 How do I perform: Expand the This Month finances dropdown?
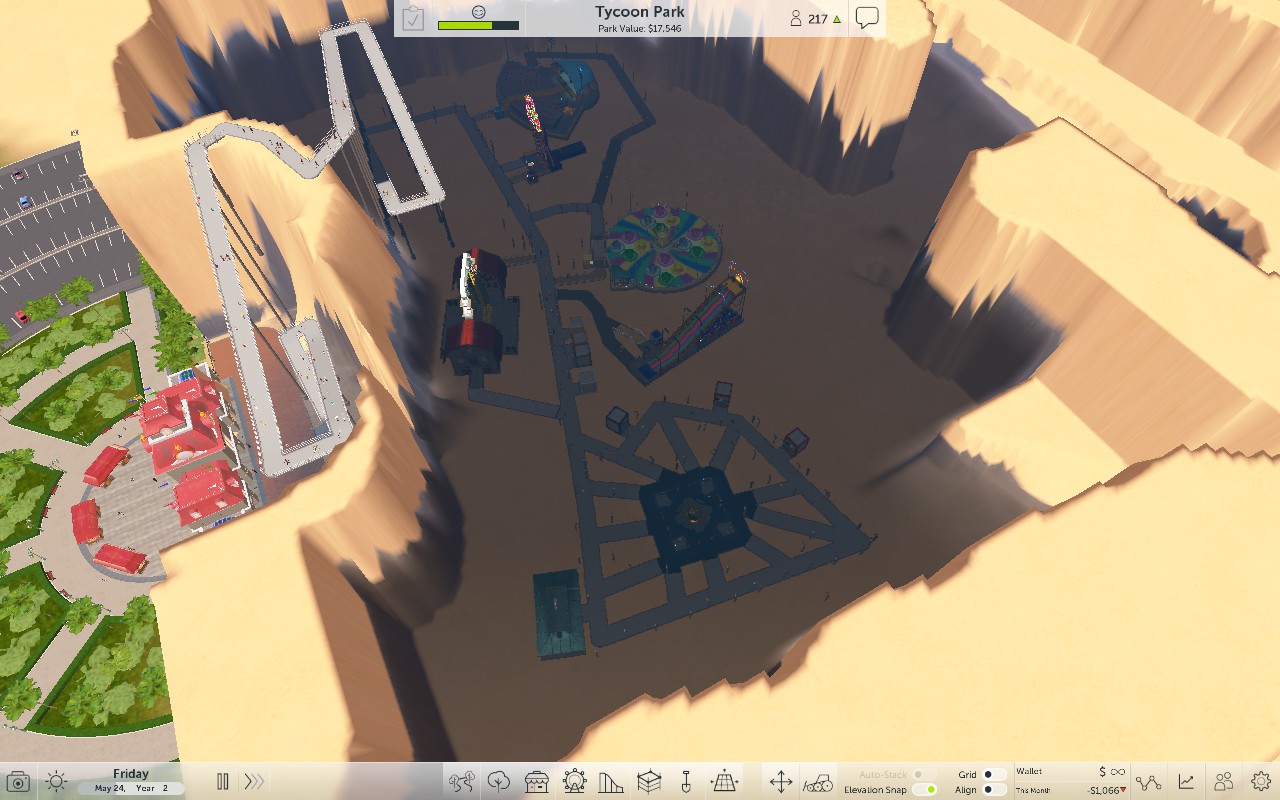(1123, 789)
